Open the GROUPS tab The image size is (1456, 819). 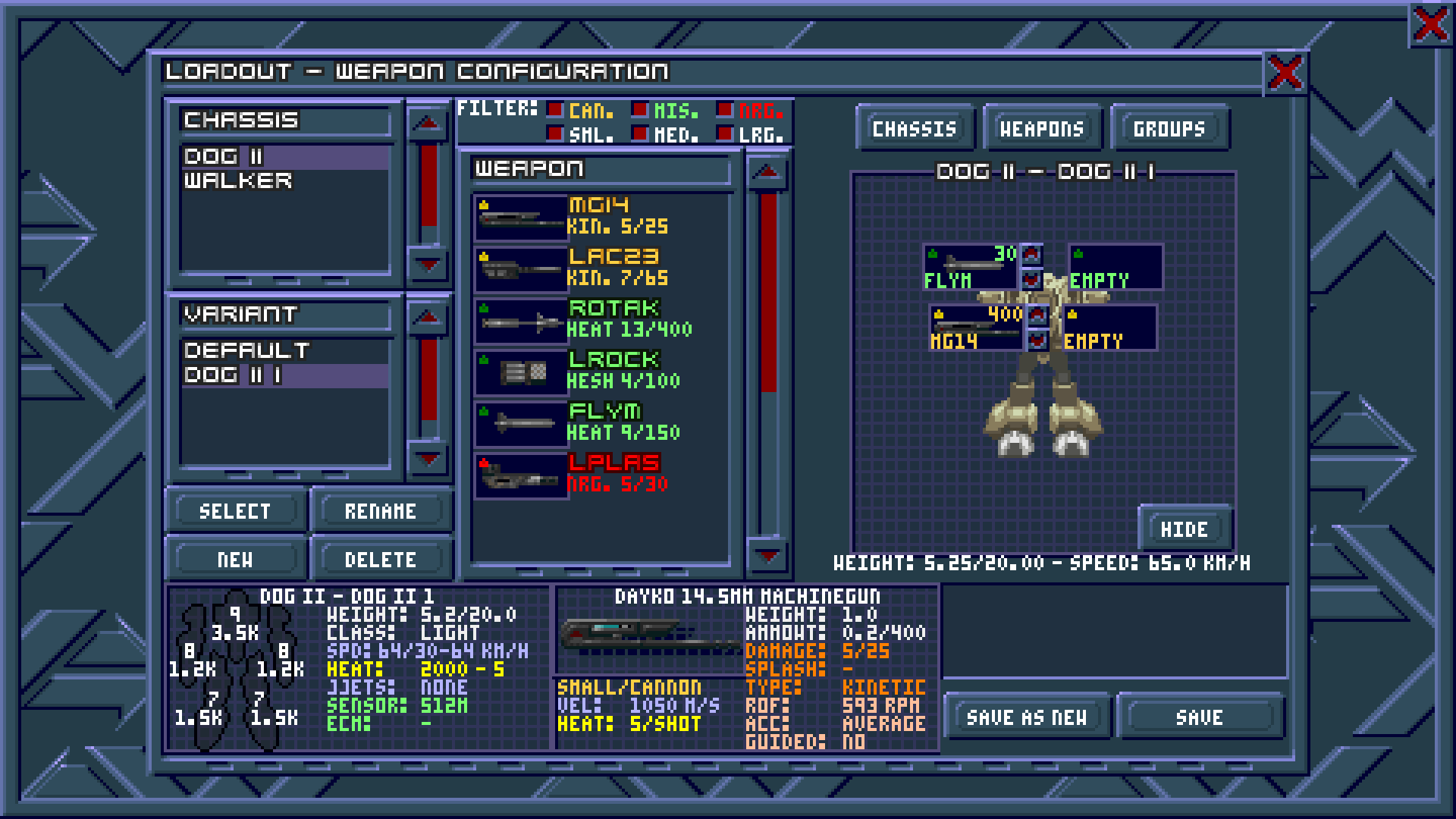point(1169,128)
